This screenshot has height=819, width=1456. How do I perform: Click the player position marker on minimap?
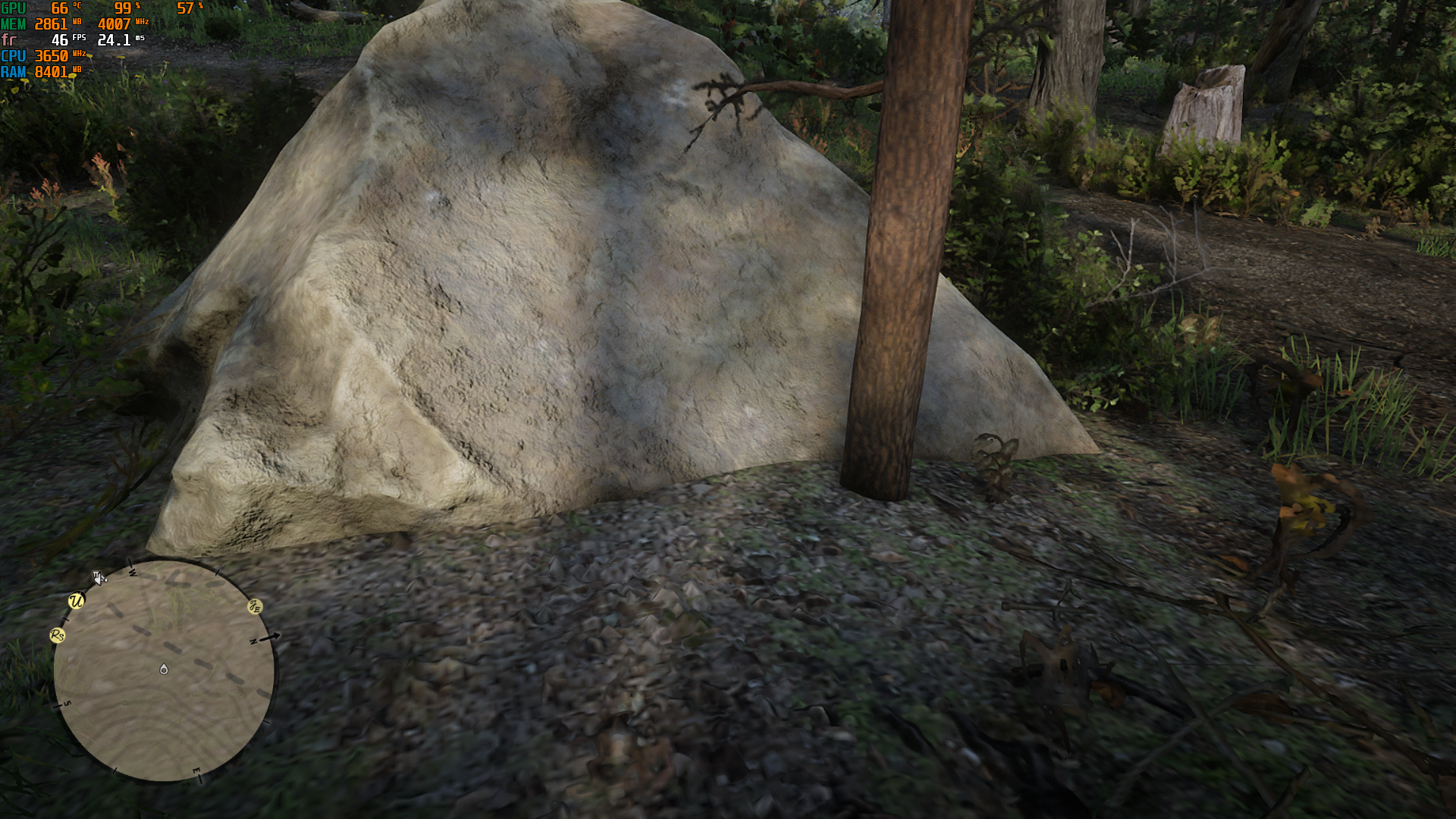click(x=164, y=669)
